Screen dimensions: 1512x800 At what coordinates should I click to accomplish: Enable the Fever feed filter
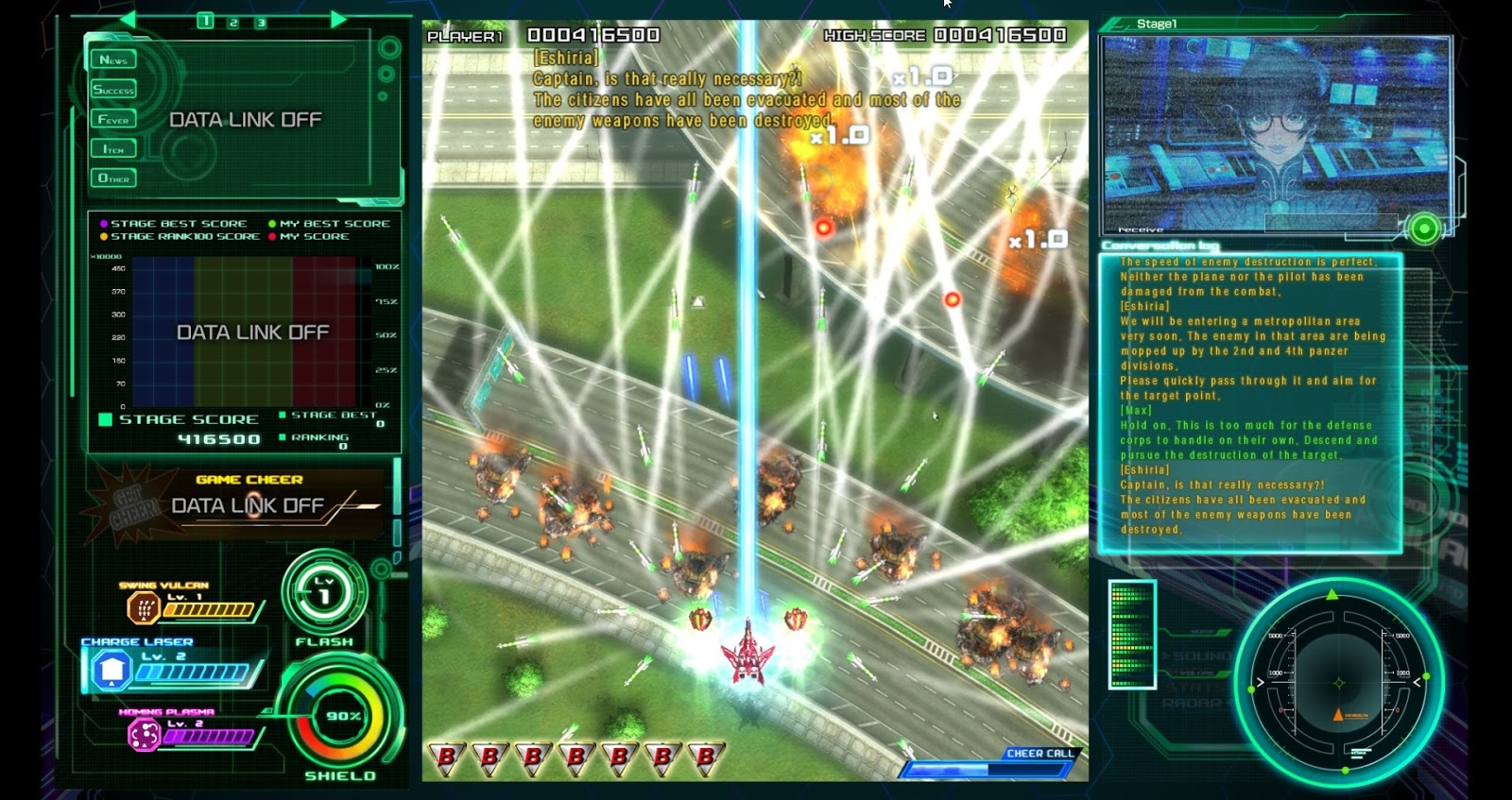coord(114,118)
